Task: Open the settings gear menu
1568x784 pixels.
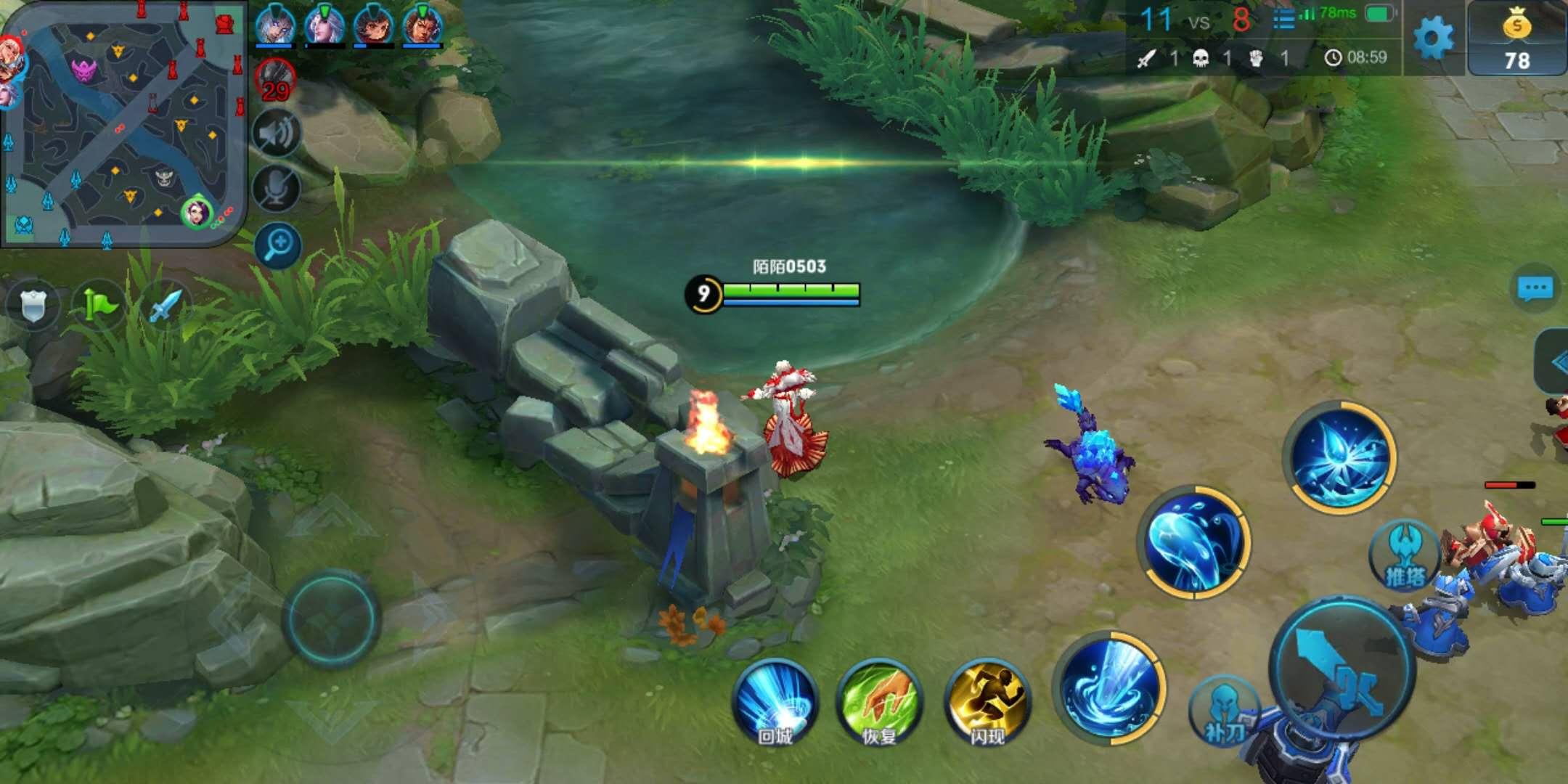Action: [x=1433, y=38]
